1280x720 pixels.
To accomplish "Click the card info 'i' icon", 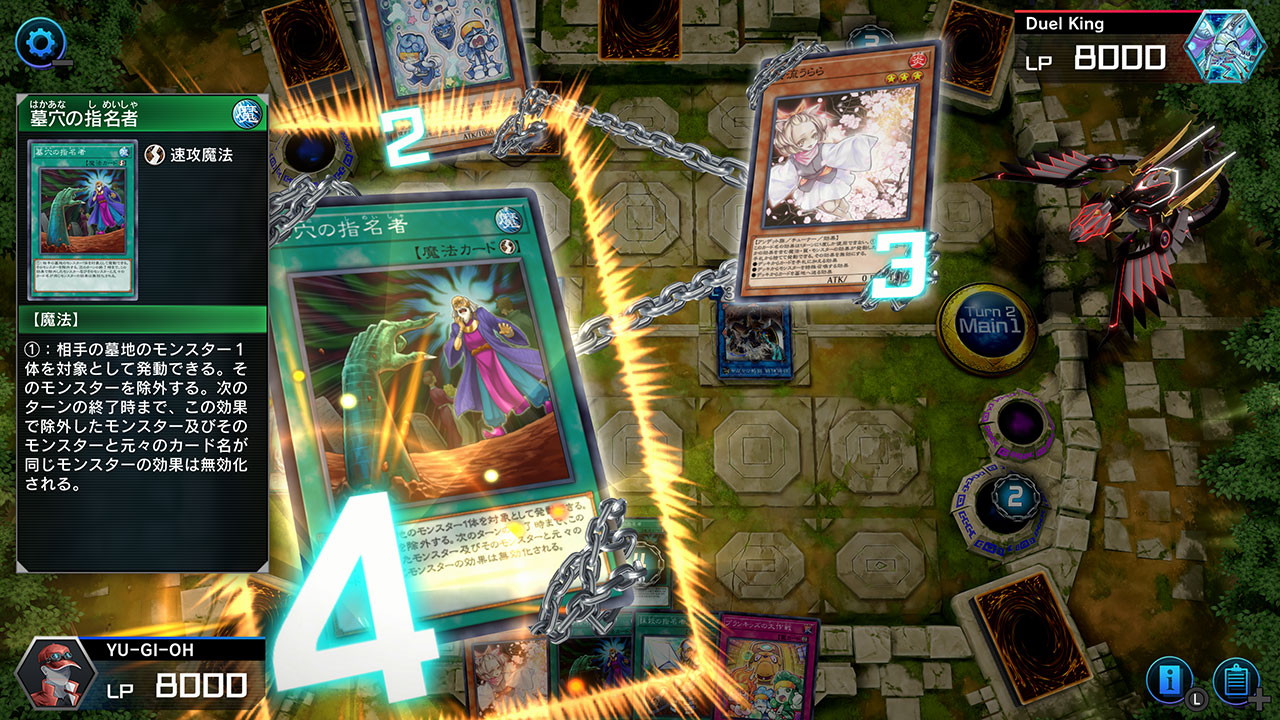I will click(x=1168, y=678).
